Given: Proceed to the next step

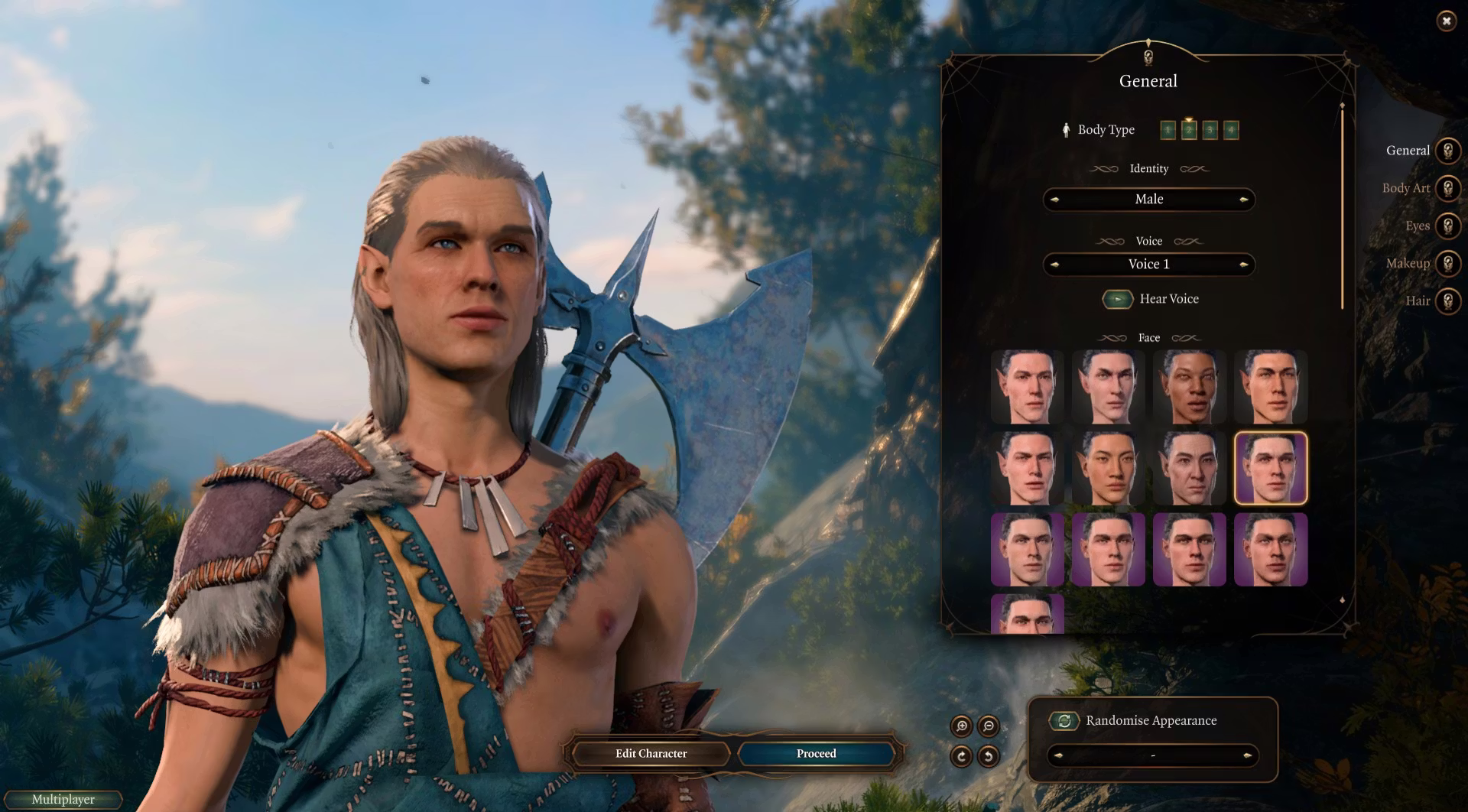Looking at the screenshot, I should coord(816,754).
